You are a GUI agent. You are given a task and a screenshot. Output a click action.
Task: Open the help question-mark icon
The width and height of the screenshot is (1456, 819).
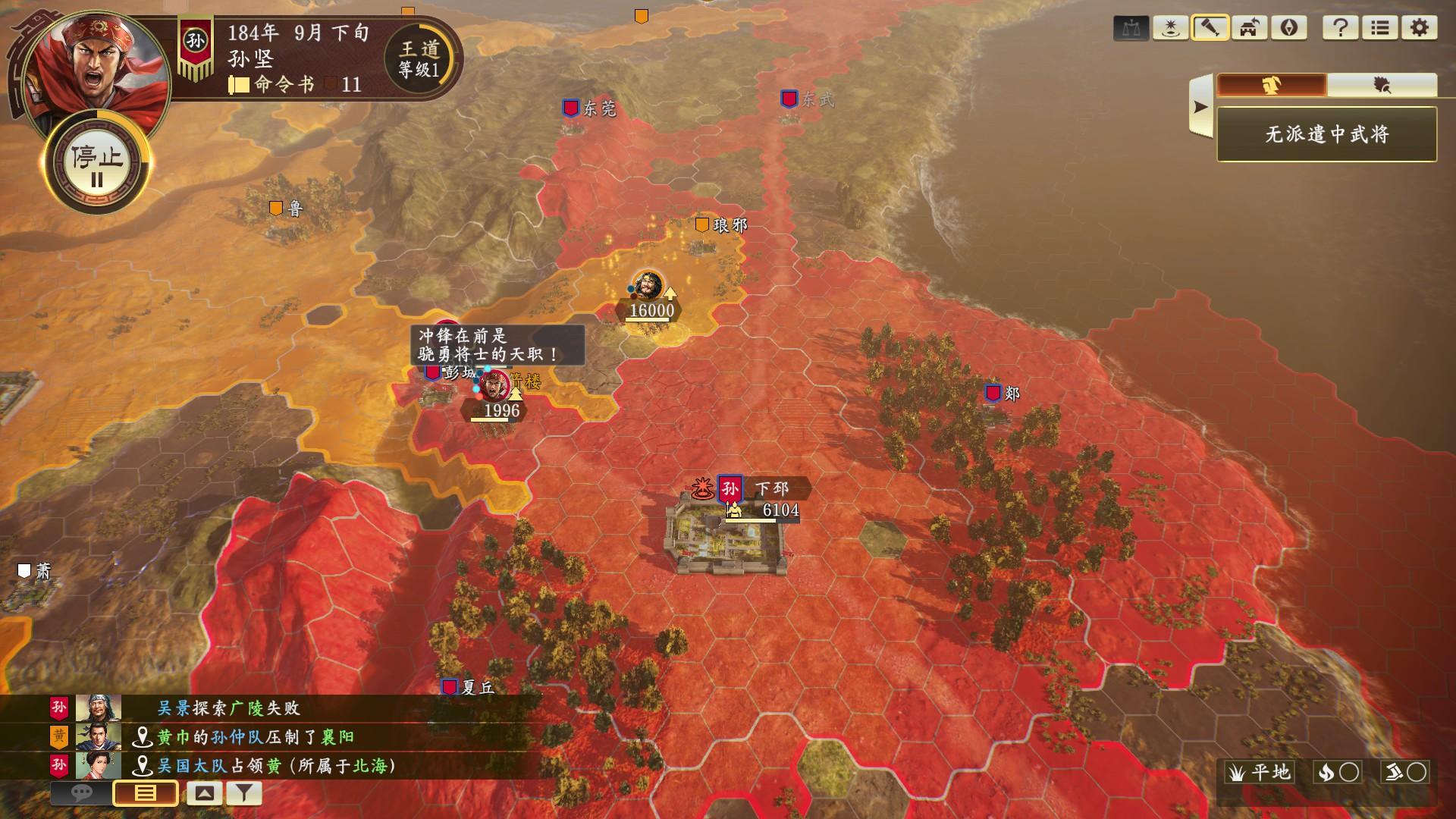click(x=1339, y=29)
